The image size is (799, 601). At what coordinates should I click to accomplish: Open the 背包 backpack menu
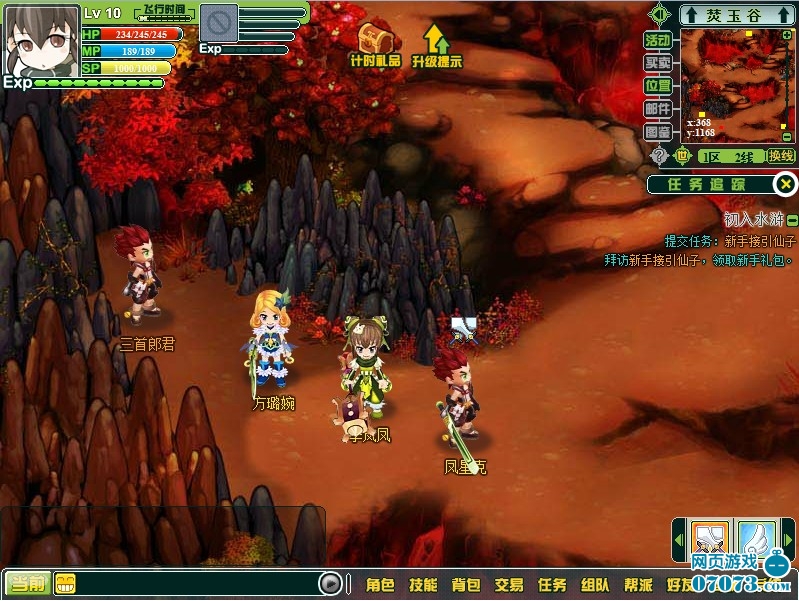tap(466, 585)
